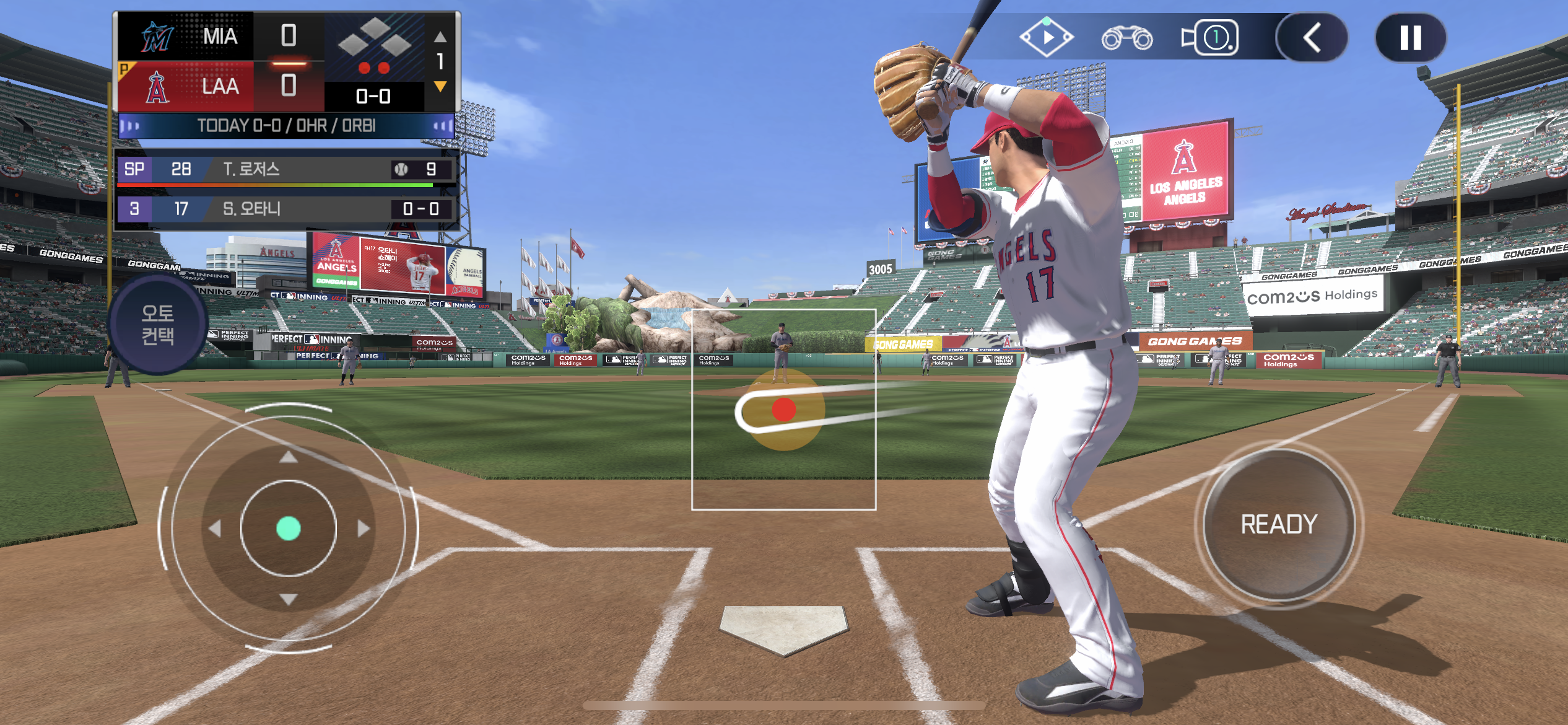Collapse the top toolbar with the arrow
The height and width of the screenshot is (725, 1568).
[1312, 38]
